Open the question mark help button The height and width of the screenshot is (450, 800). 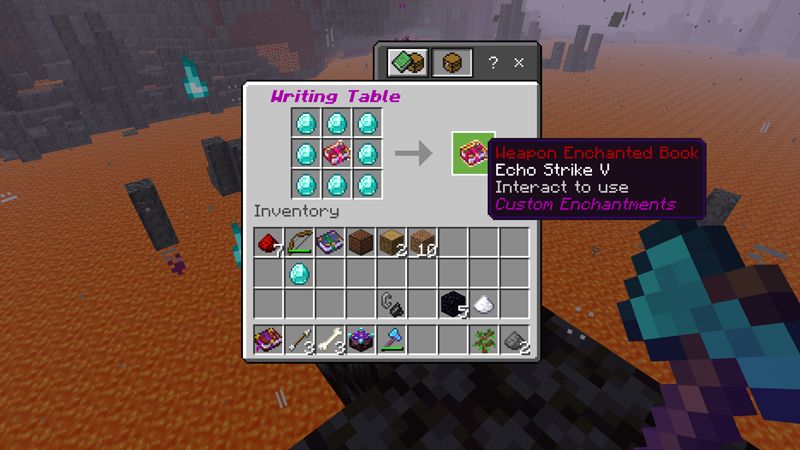pos(493,62)
